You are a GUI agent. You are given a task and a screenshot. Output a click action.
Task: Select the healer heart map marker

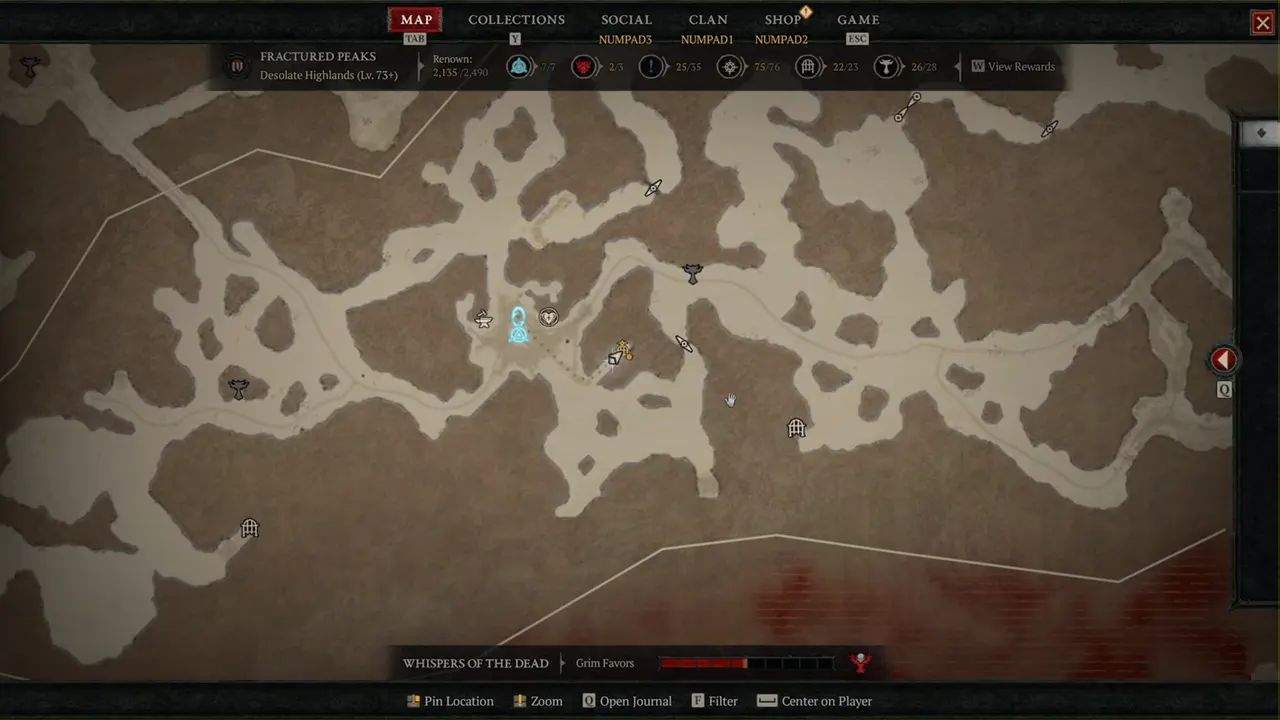coord(548,318)
